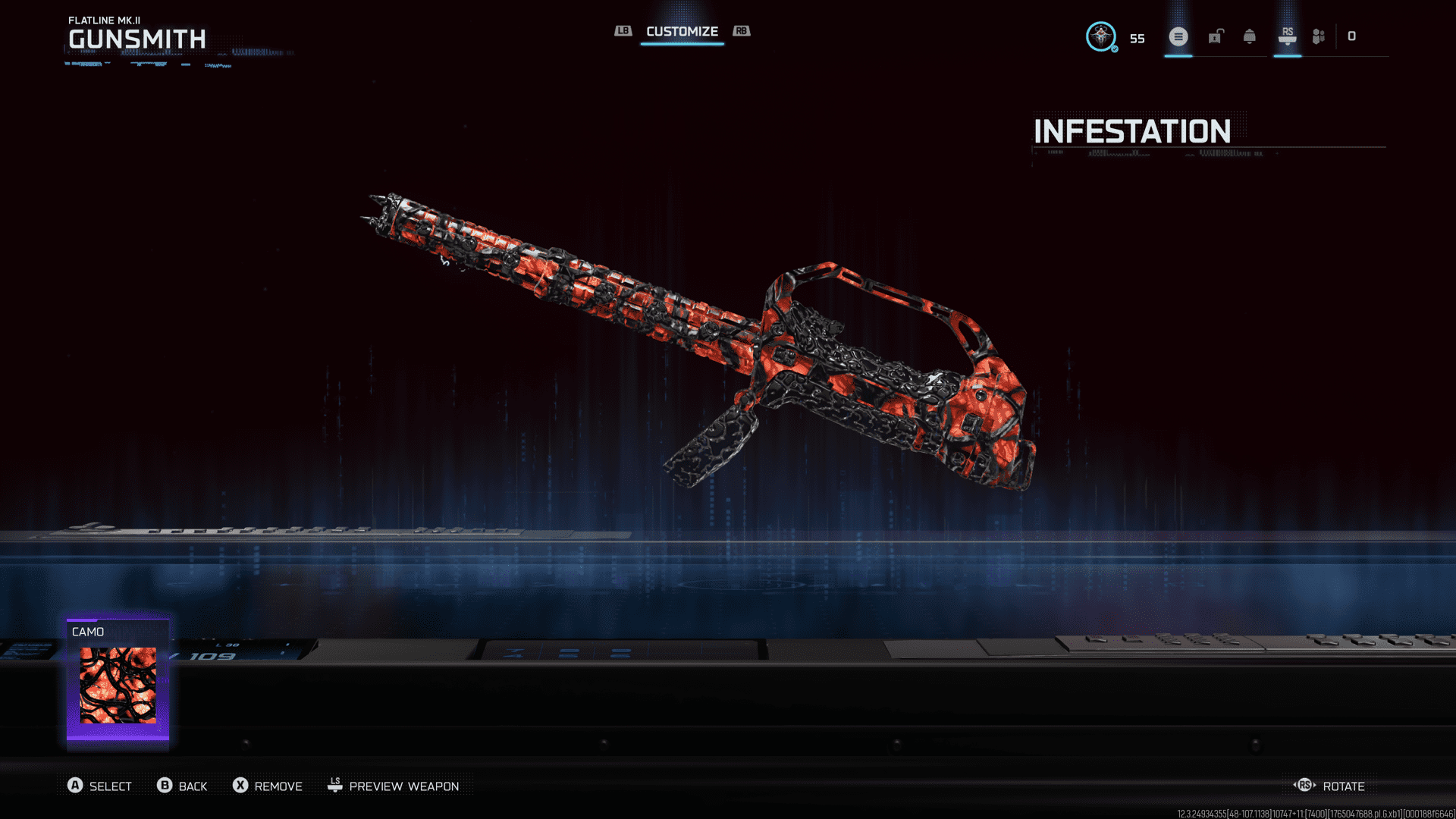Click the unlocked padlock icon
This screenshot has width=1456, height=819.
tap(1216, 36)
